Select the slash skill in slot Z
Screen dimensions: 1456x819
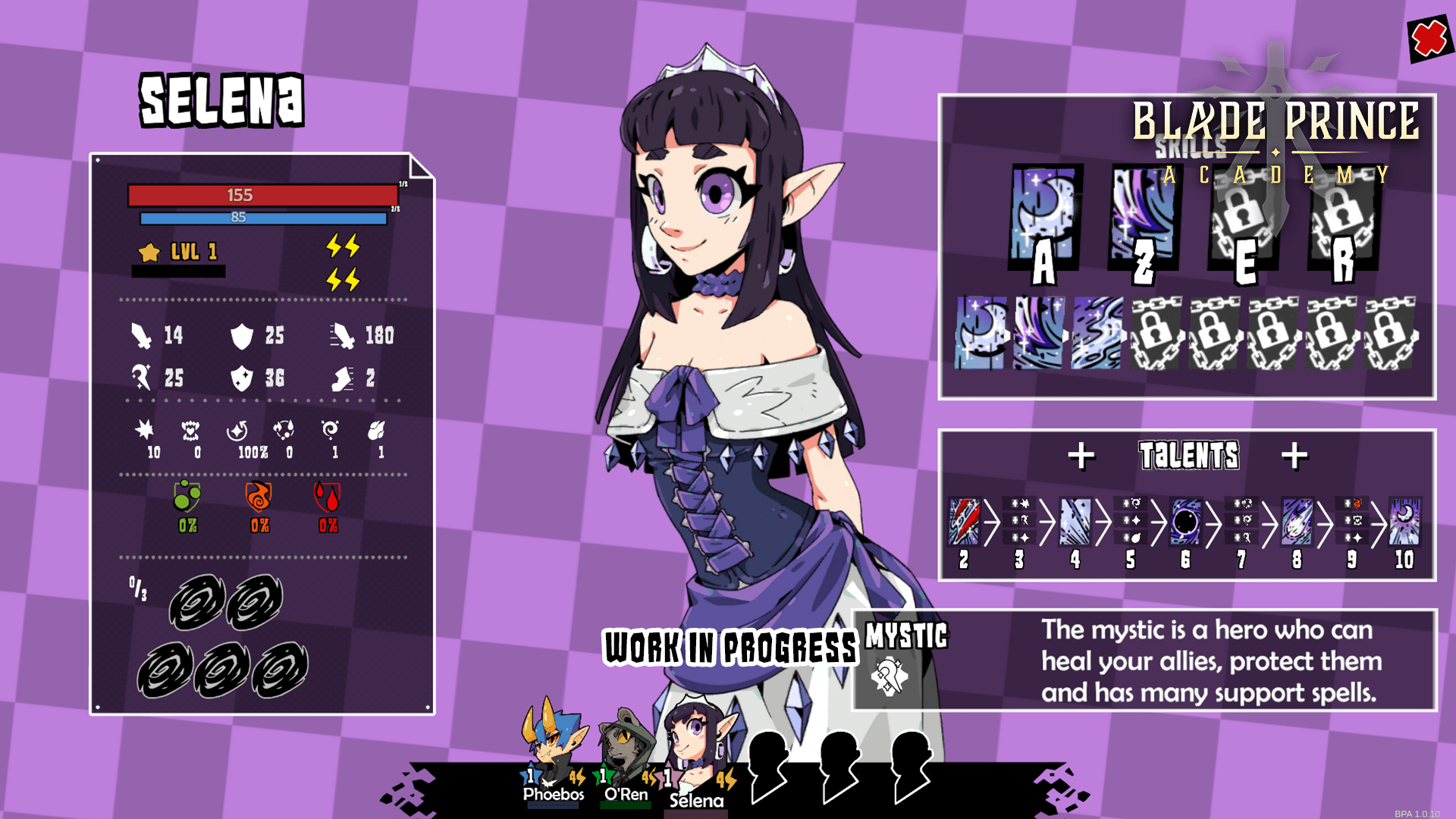tap(1144, 212)
